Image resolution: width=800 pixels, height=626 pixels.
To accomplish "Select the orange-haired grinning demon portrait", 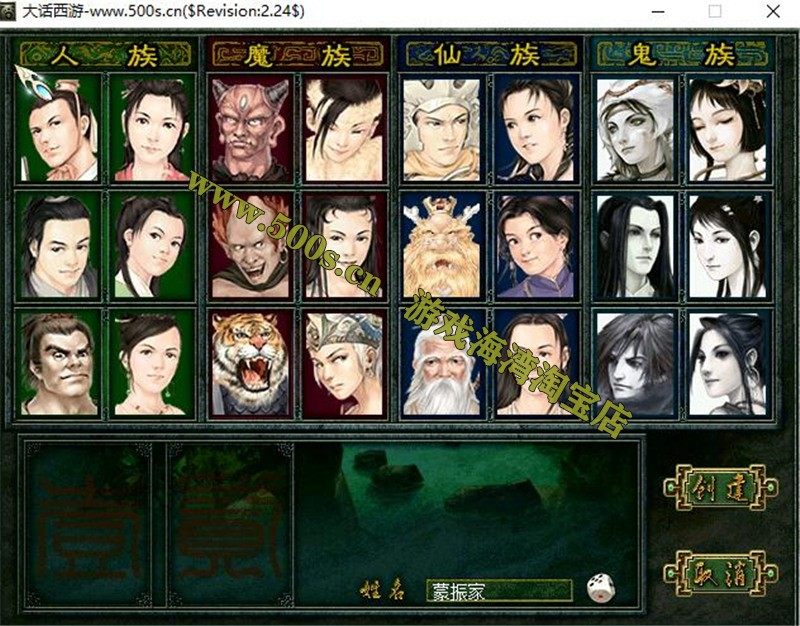I will [250, 245].
